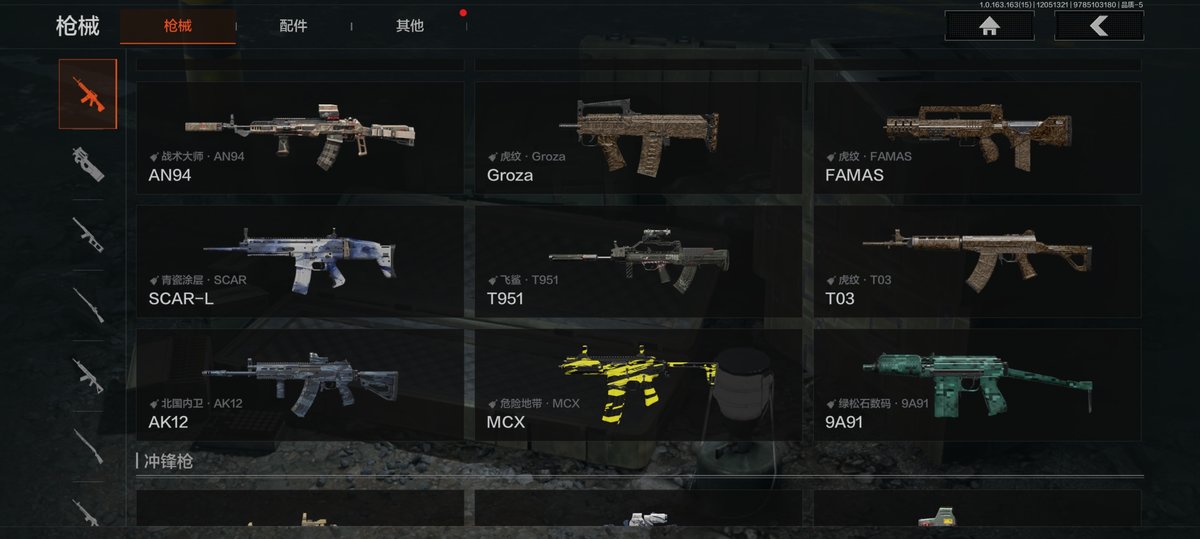
Task: Select the T951 weapon card
Action: click(x=638, y=262)
